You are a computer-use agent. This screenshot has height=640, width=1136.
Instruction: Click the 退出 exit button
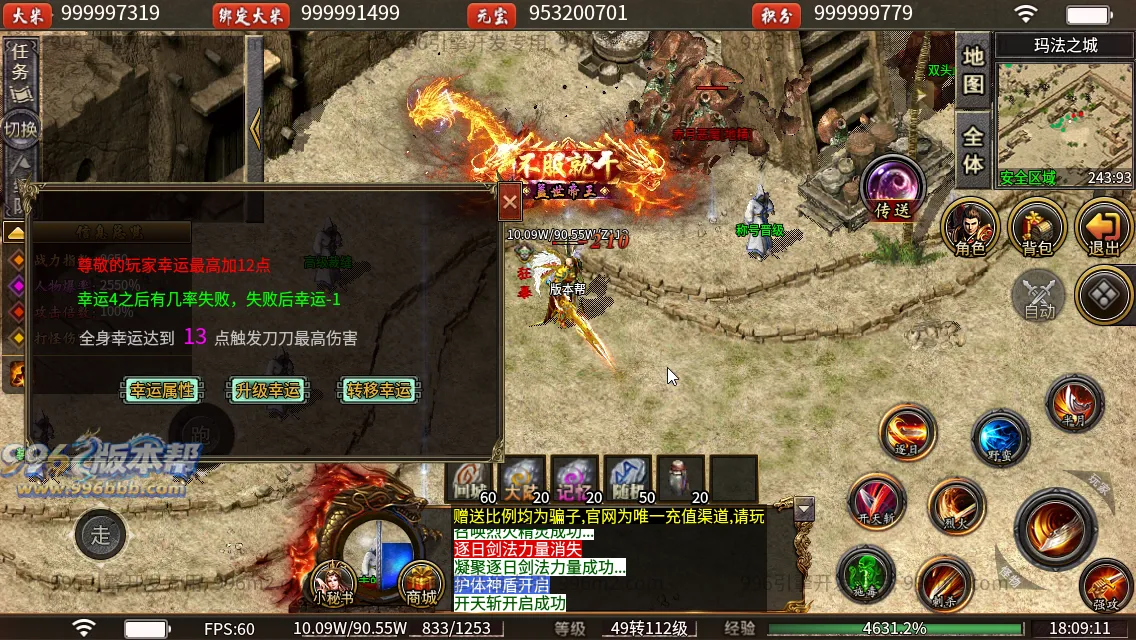pos(1103,228)
